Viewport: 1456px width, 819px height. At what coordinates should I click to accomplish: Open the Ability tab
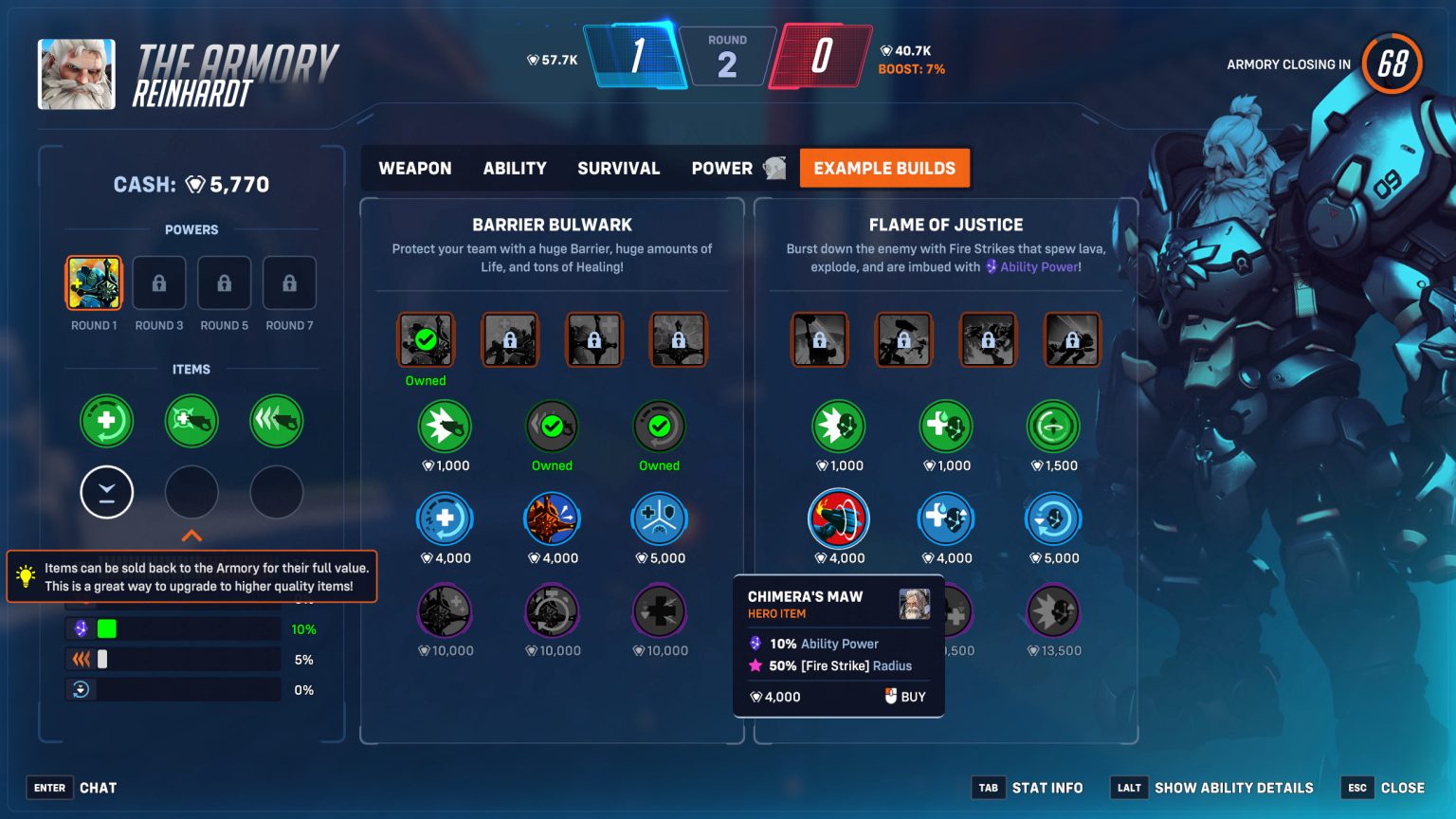pos(515,168)
